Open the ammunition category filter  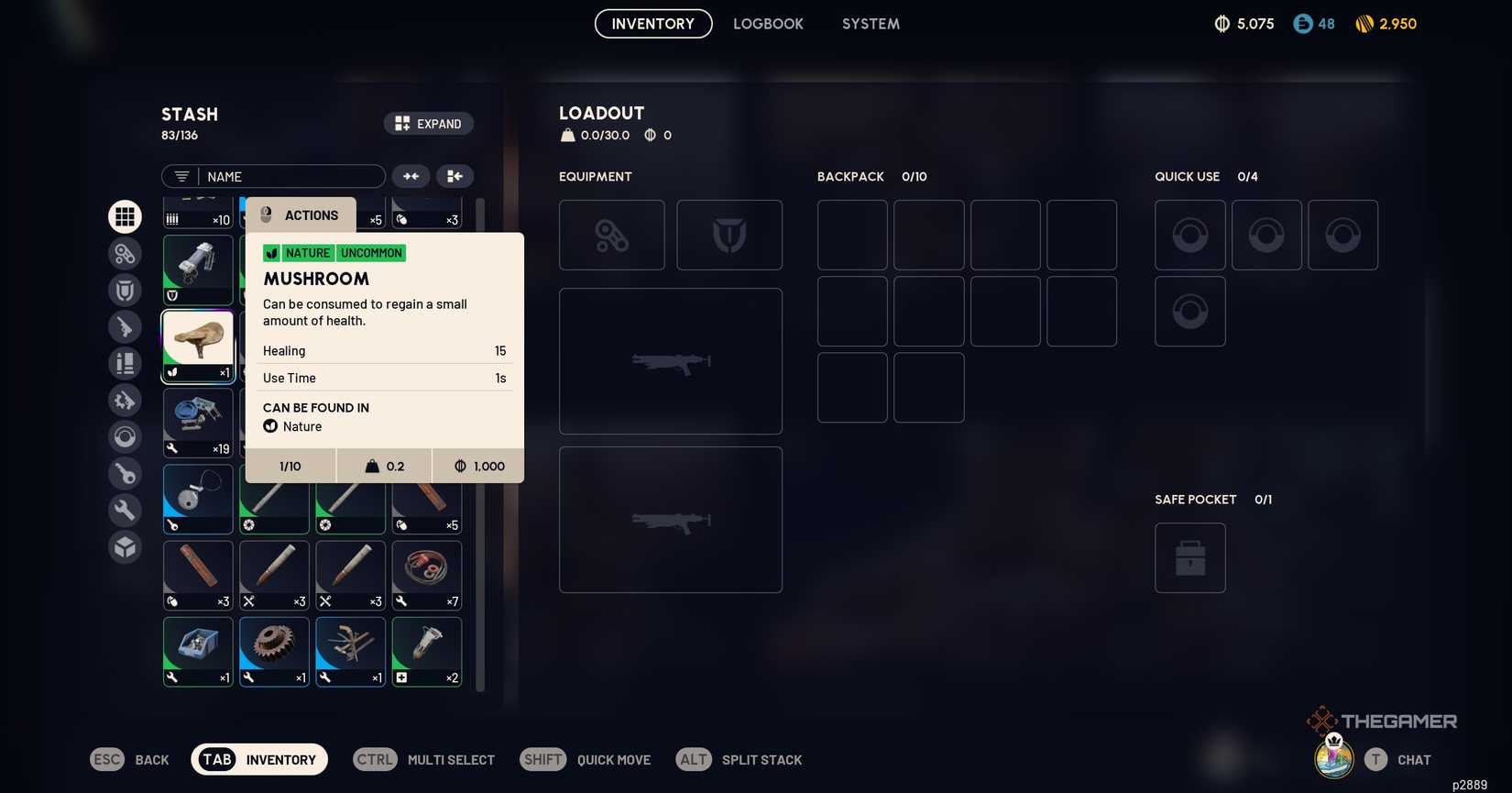click(x=125, y=363)
